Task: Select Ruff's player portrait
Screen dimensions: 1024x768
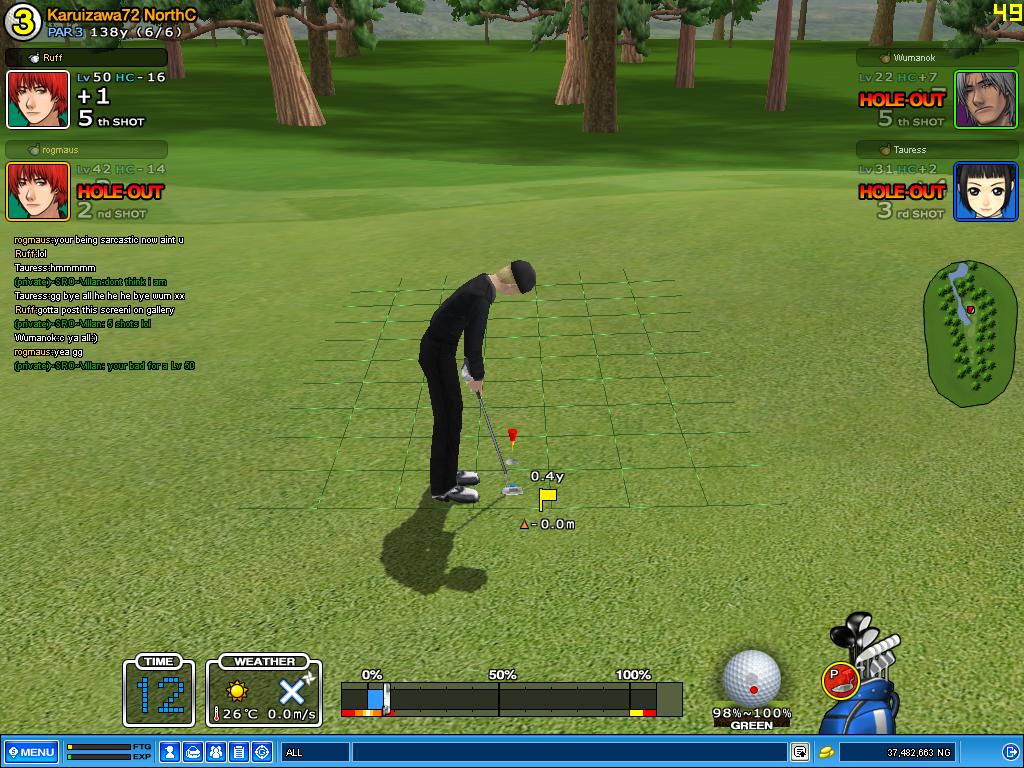Action: (38, 100)
